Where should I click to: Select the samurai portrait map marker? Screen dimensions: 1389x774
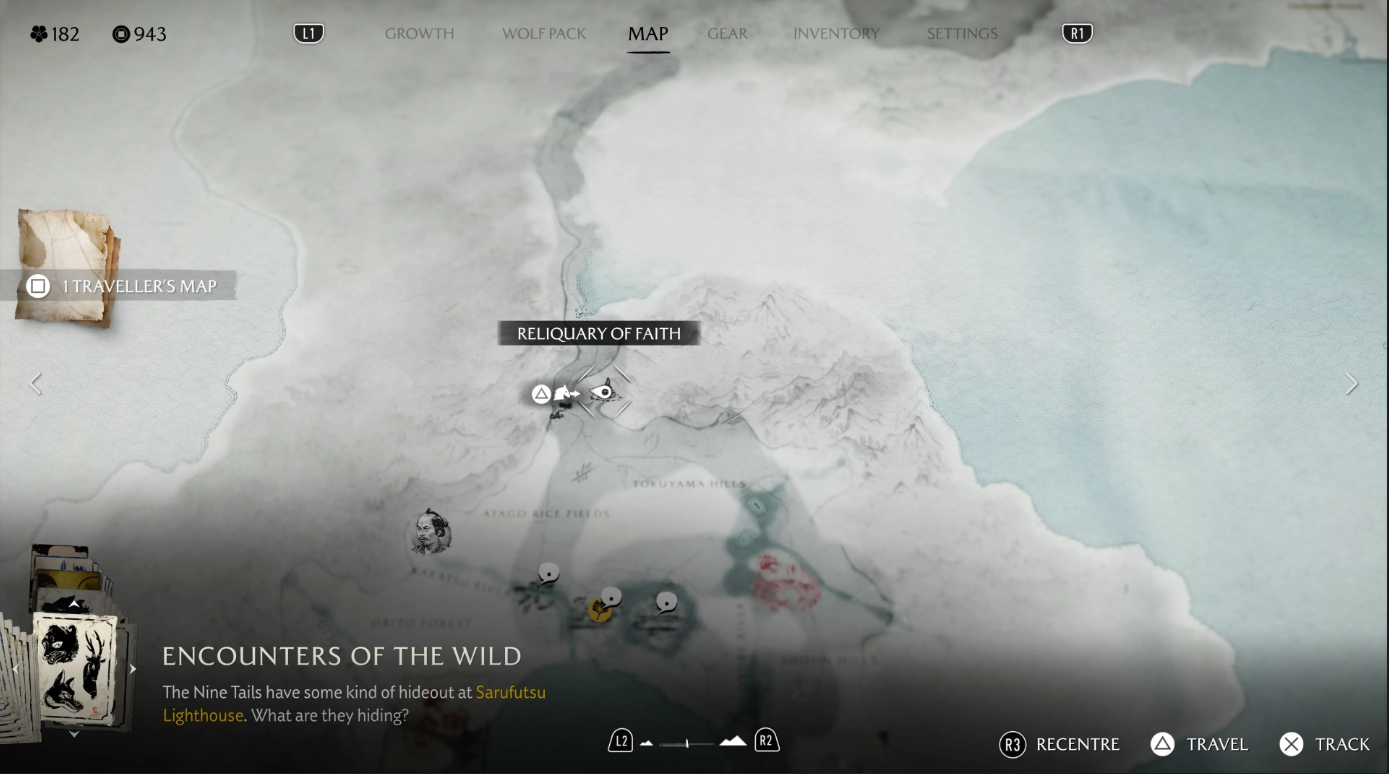430,532
